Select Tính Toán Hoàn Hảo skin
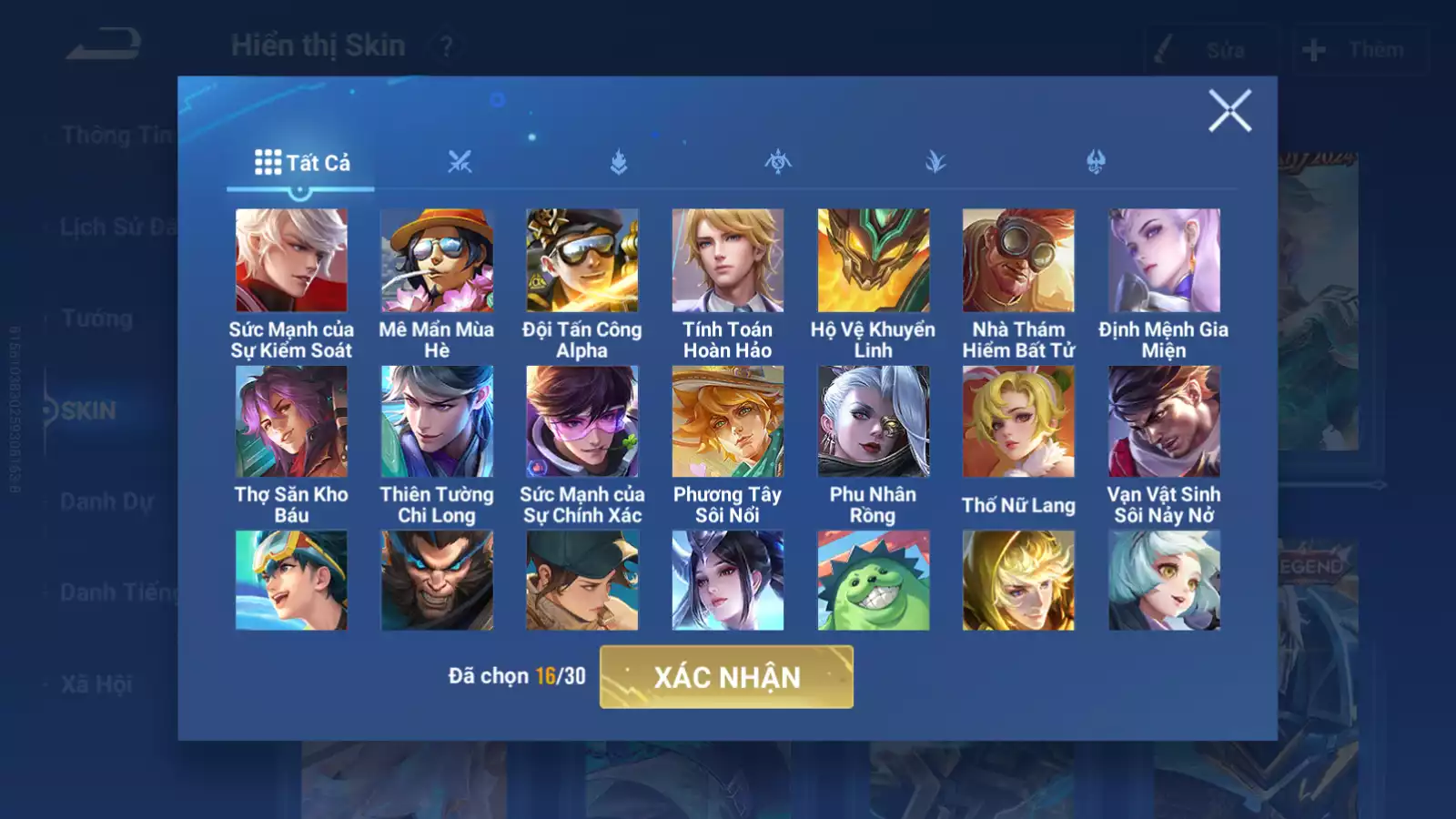Screen dimensions: 1456x819 pos(728,261)
